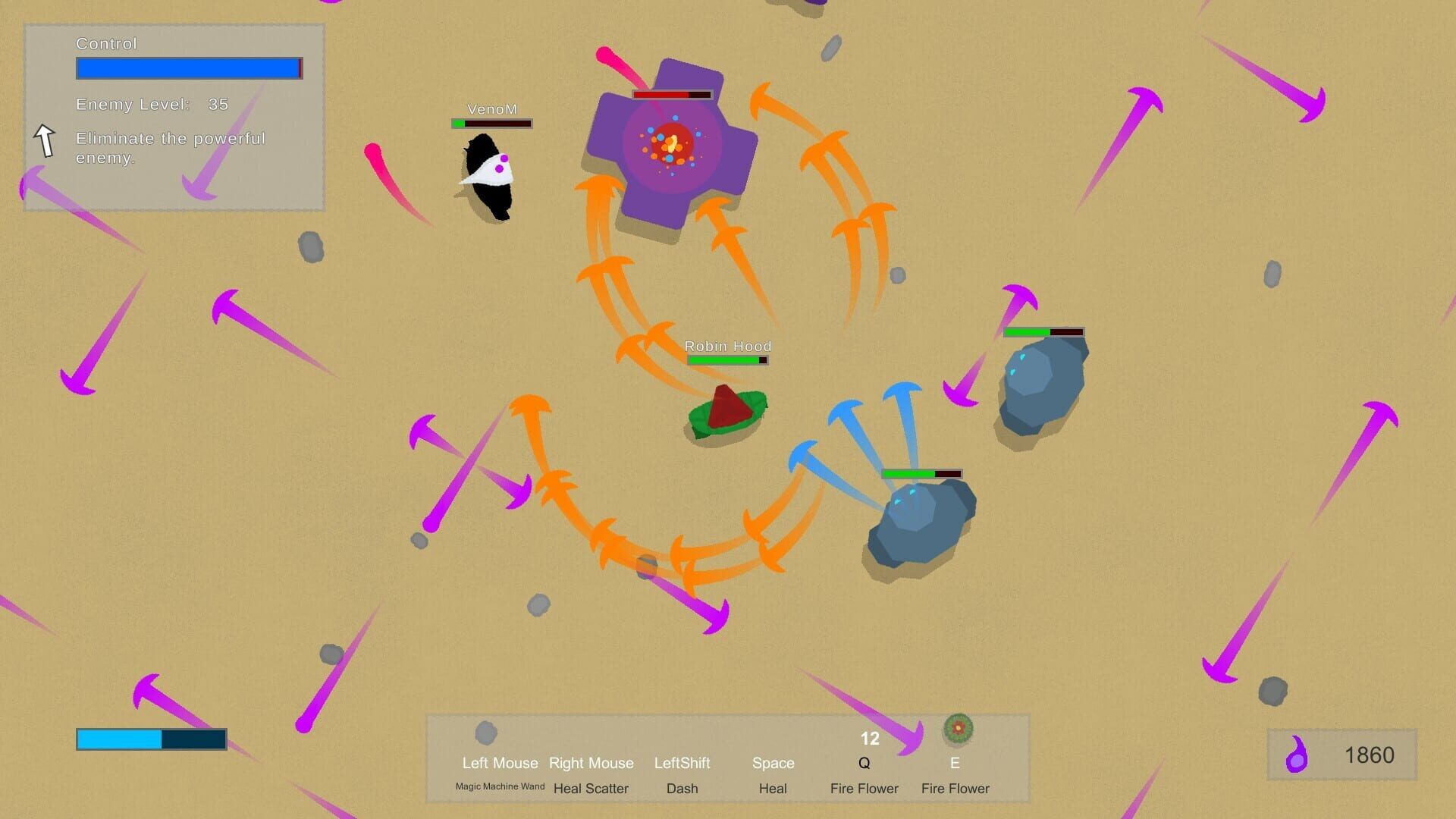Viewport: 1456px width, 819px height.
Task: Click the Control label in the quest panel
Action: [105, 43]
